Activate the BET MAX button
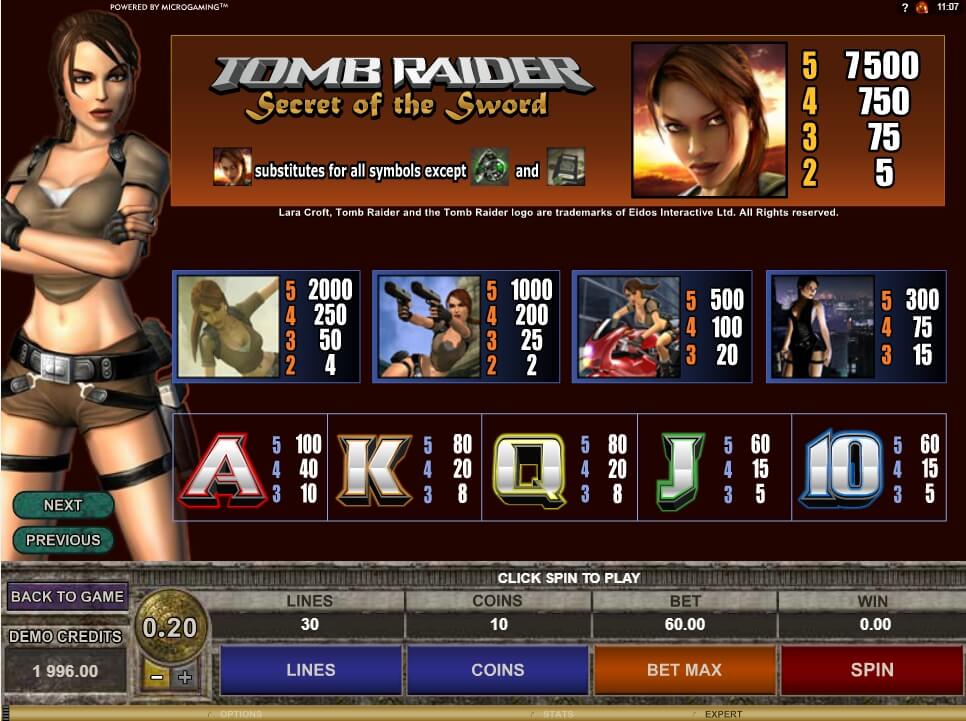966x721 pixels. click(x=684, y=670)
